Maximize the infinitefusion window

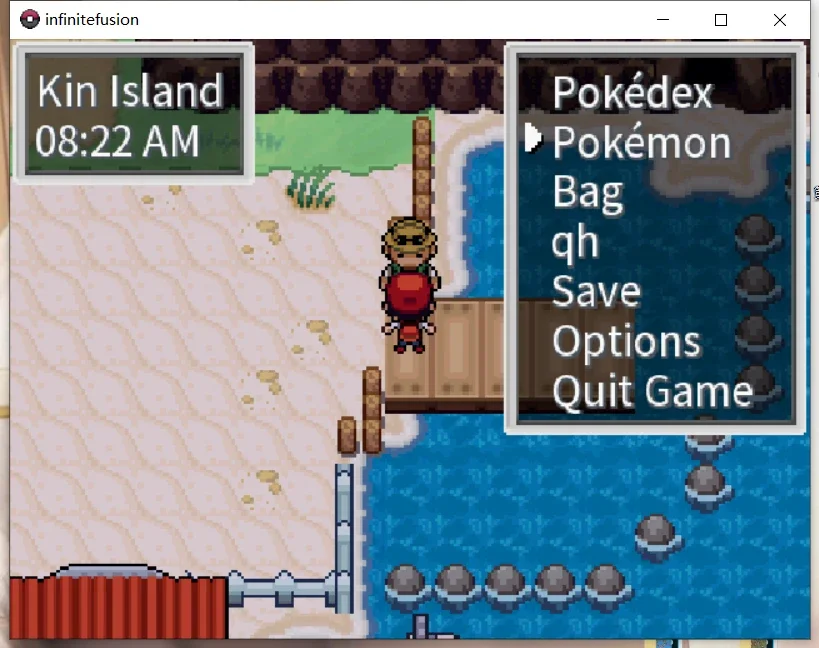point(721,19)
